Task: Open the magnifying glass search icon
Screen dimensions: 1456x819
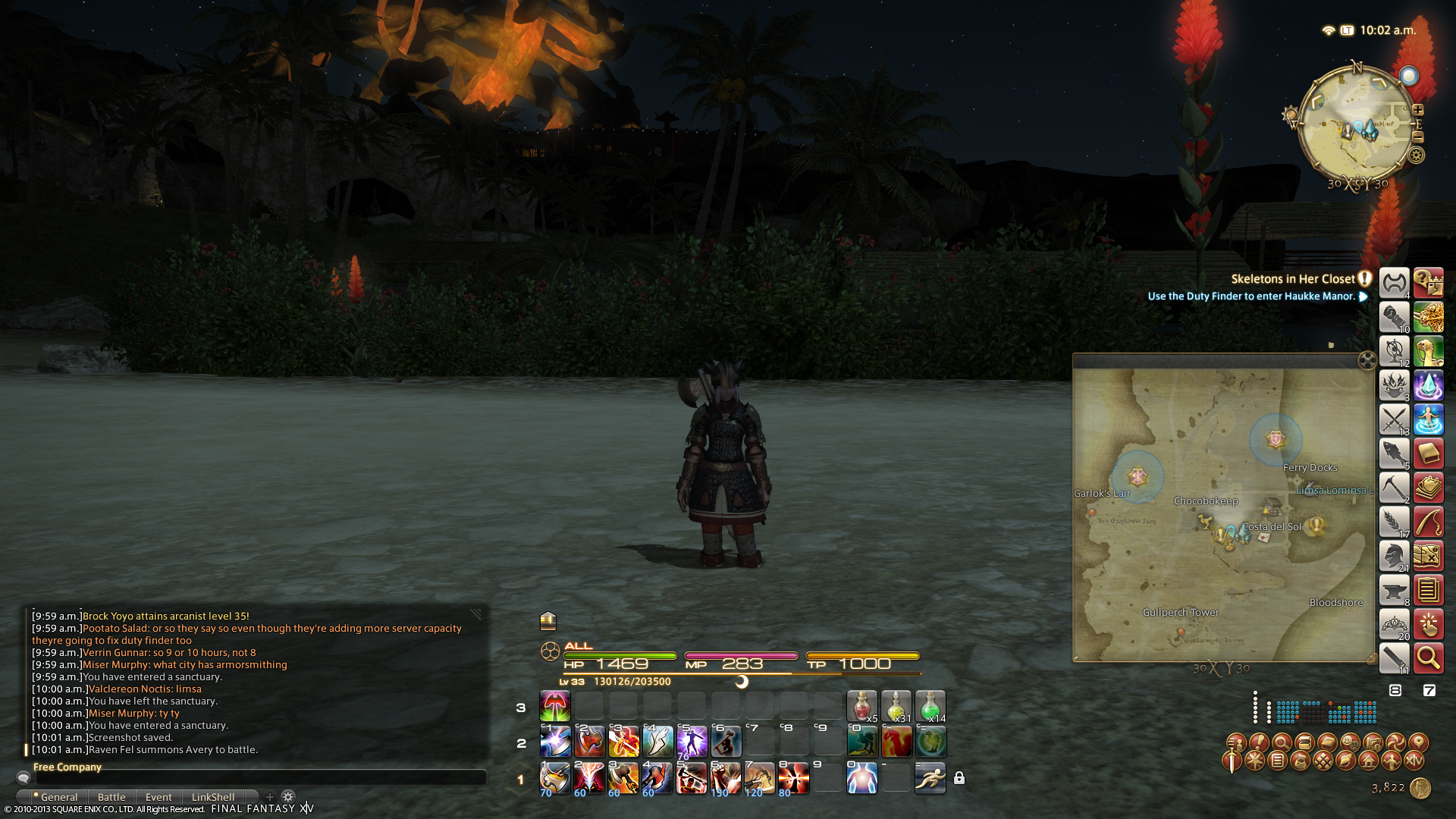Action: pyautogui.click(x=1428, y=658)
